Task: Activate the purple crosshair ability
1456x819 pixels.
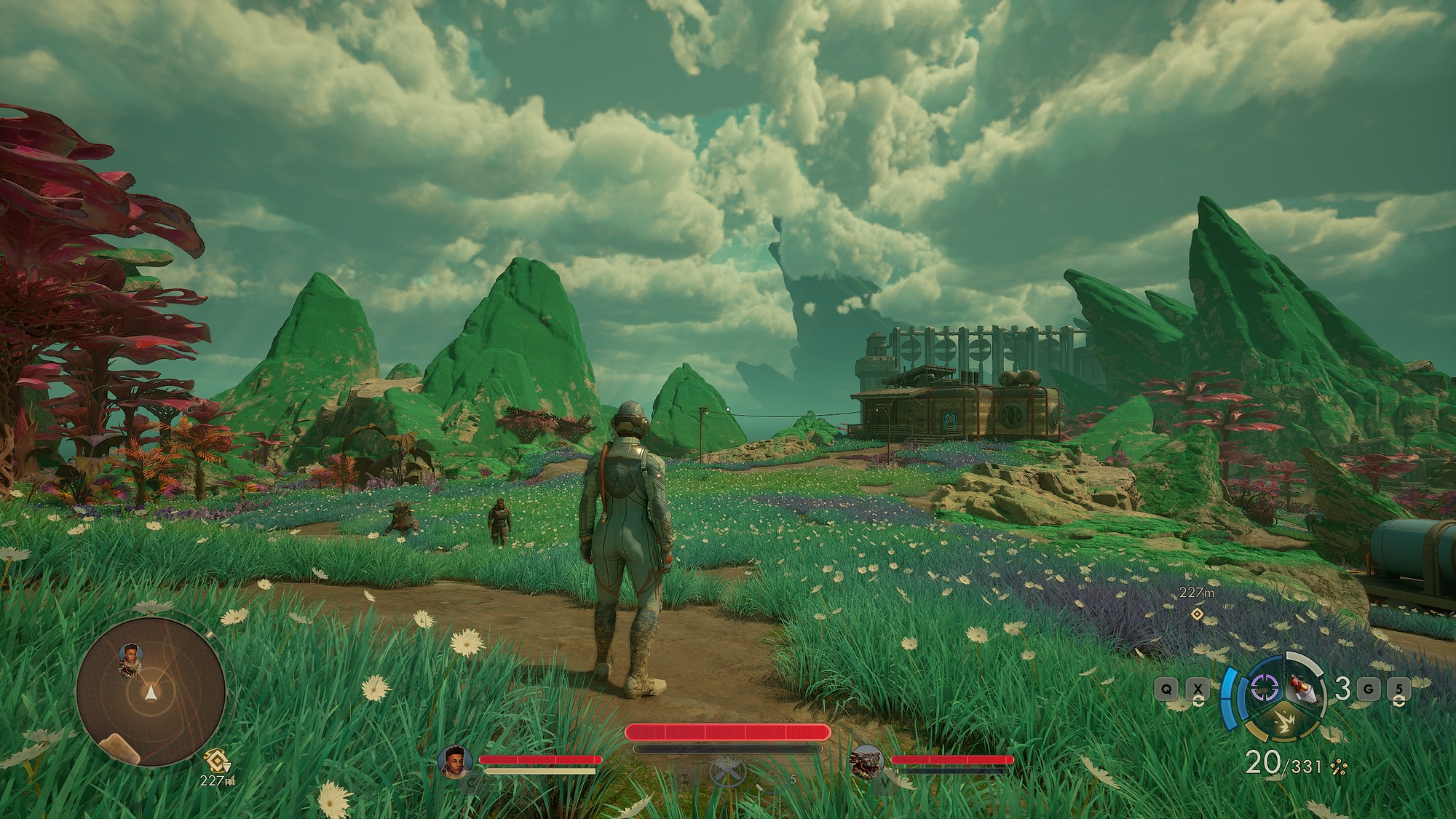Action: [x=1265, y=688]
